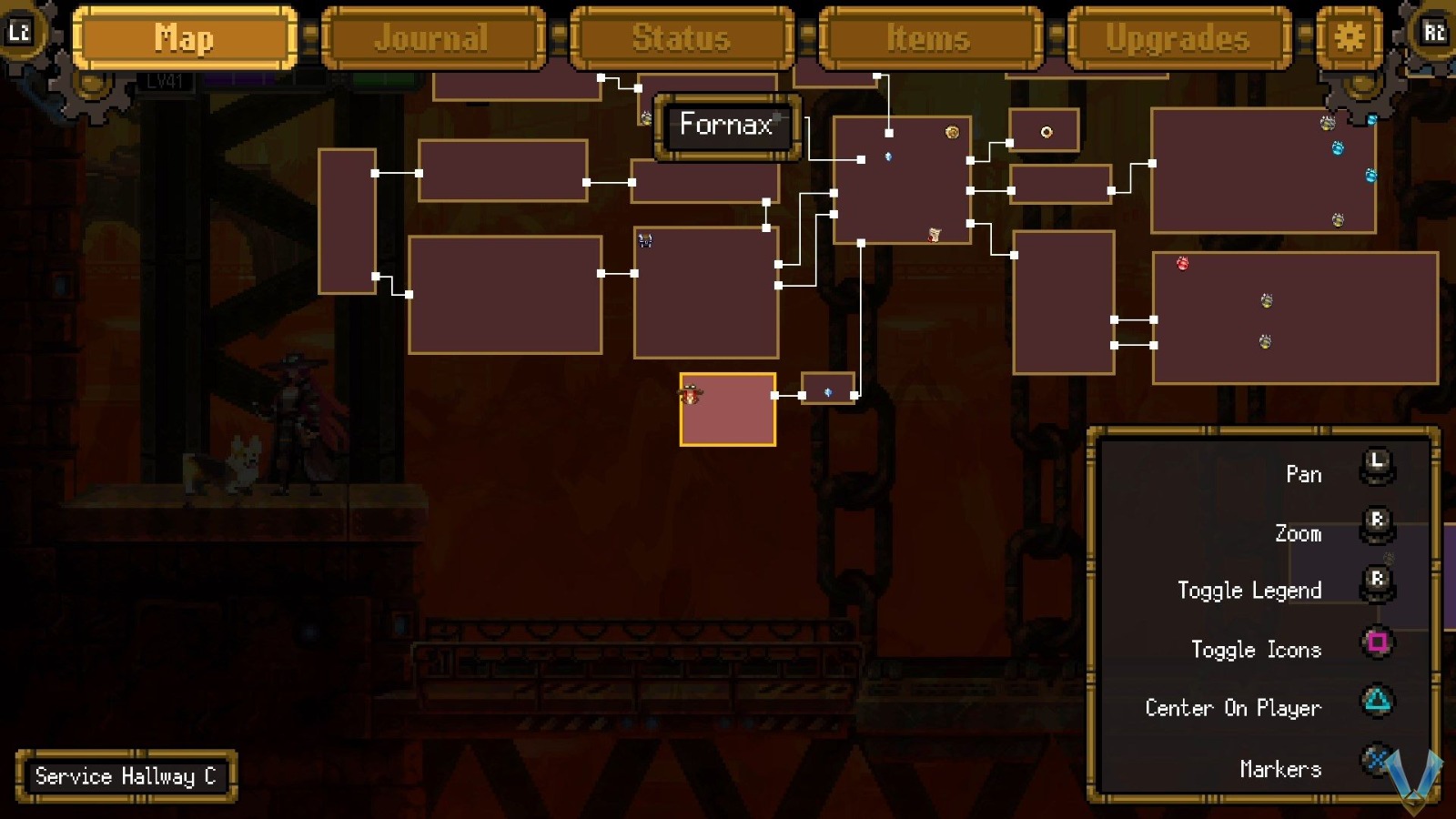Open the settings gear beside the Upgrades tab
The image size is (1456, 819).
tap(1348, 37)
